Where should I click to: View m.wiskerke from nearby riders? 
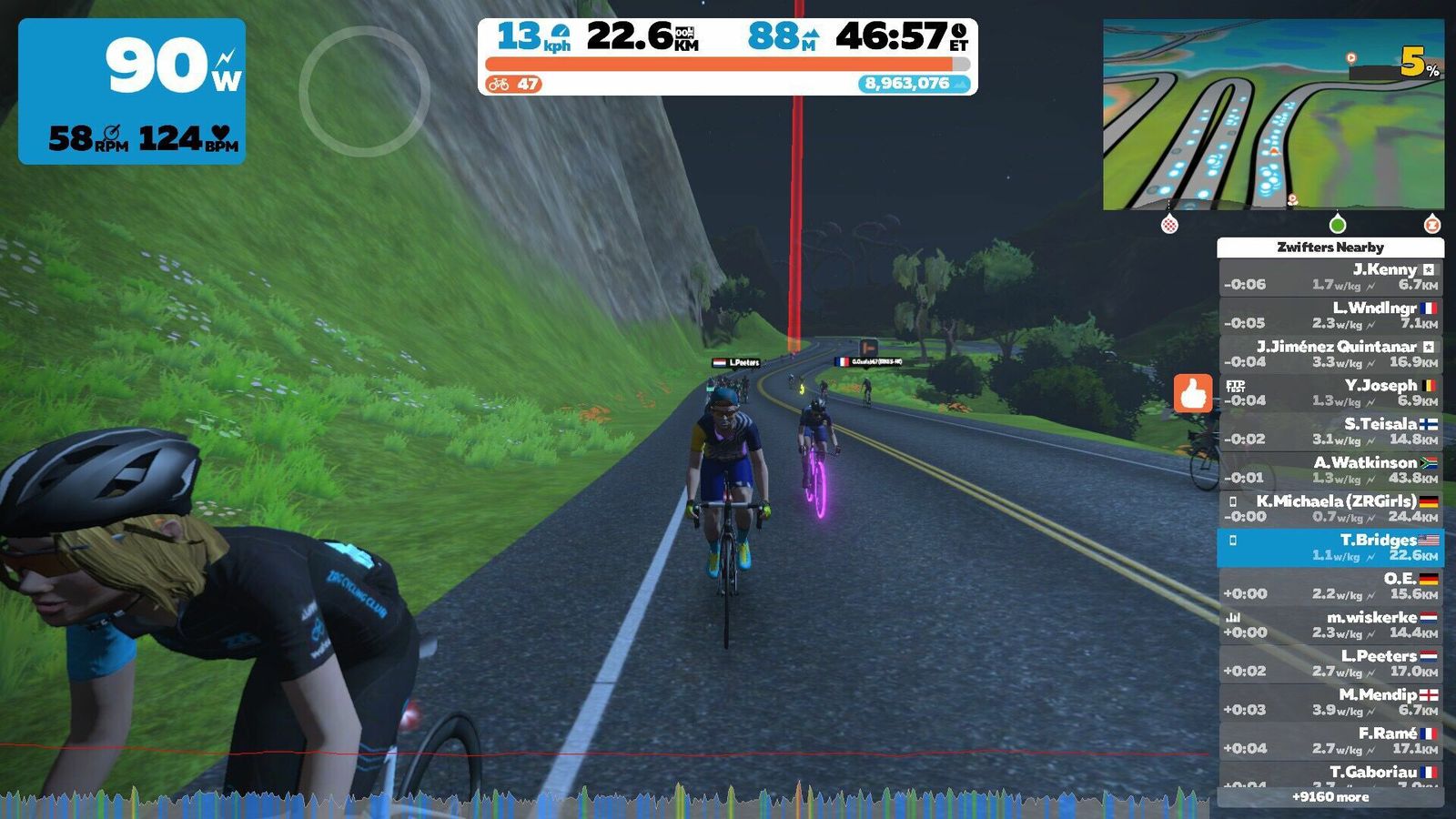click(x=1330, y=624)
